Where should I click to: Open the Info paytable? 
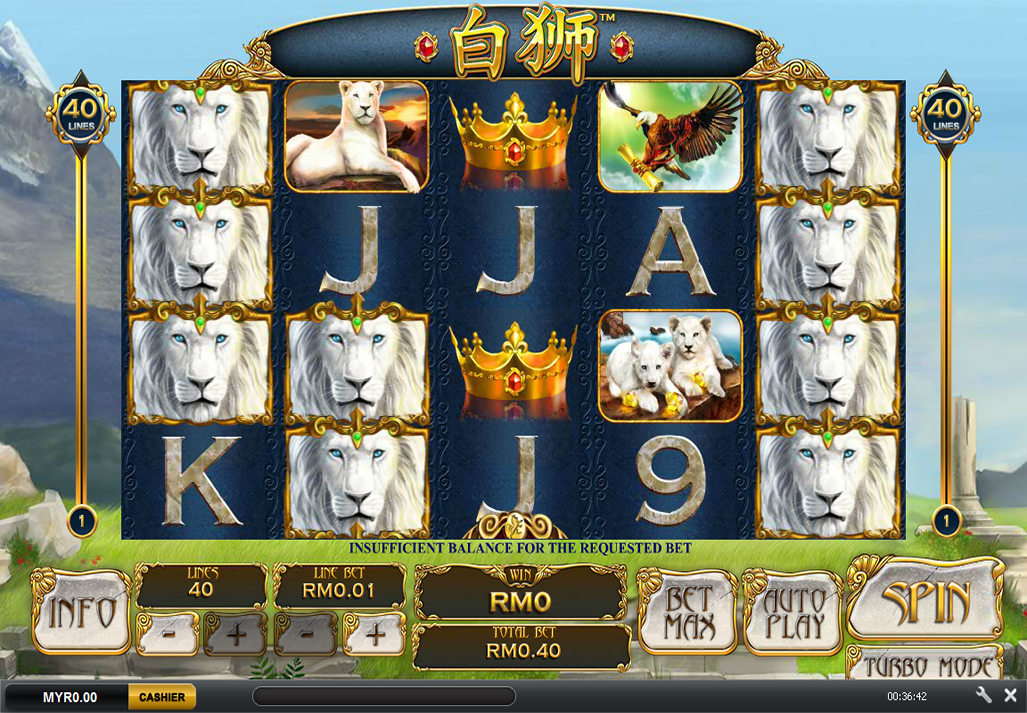81,611
